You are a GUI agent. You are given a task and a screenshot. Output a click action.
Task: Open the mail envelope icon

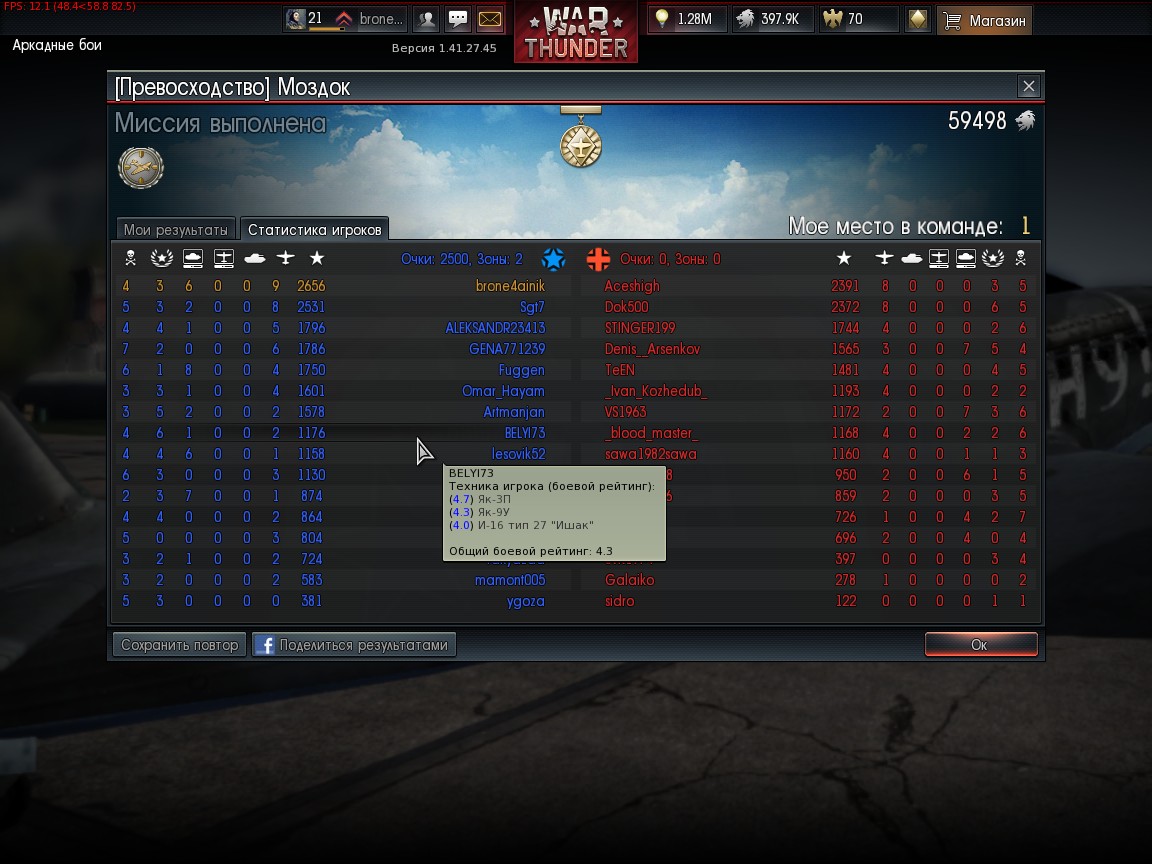pos(490,19)
